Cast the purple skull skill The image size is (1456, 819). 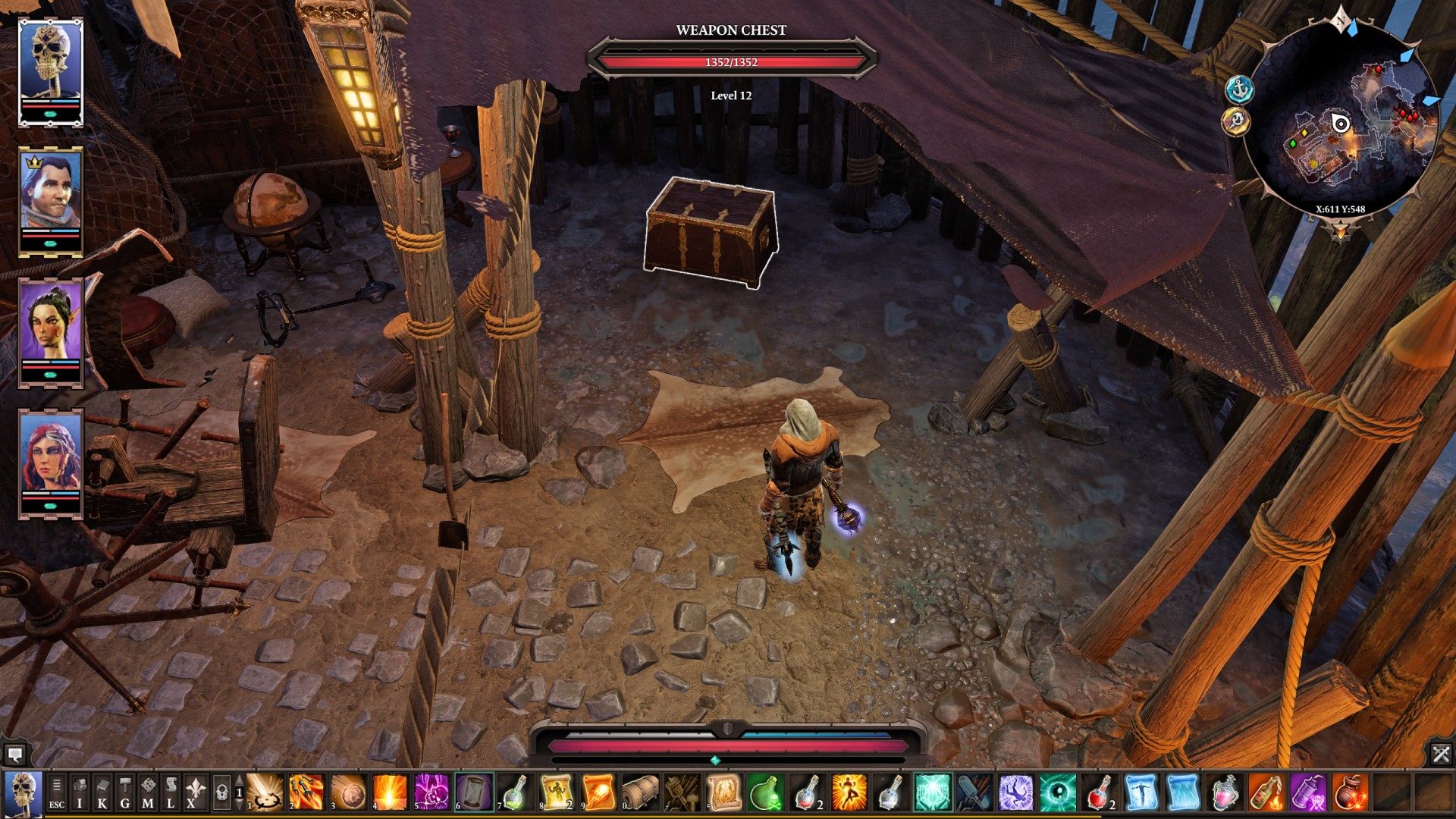432,793
